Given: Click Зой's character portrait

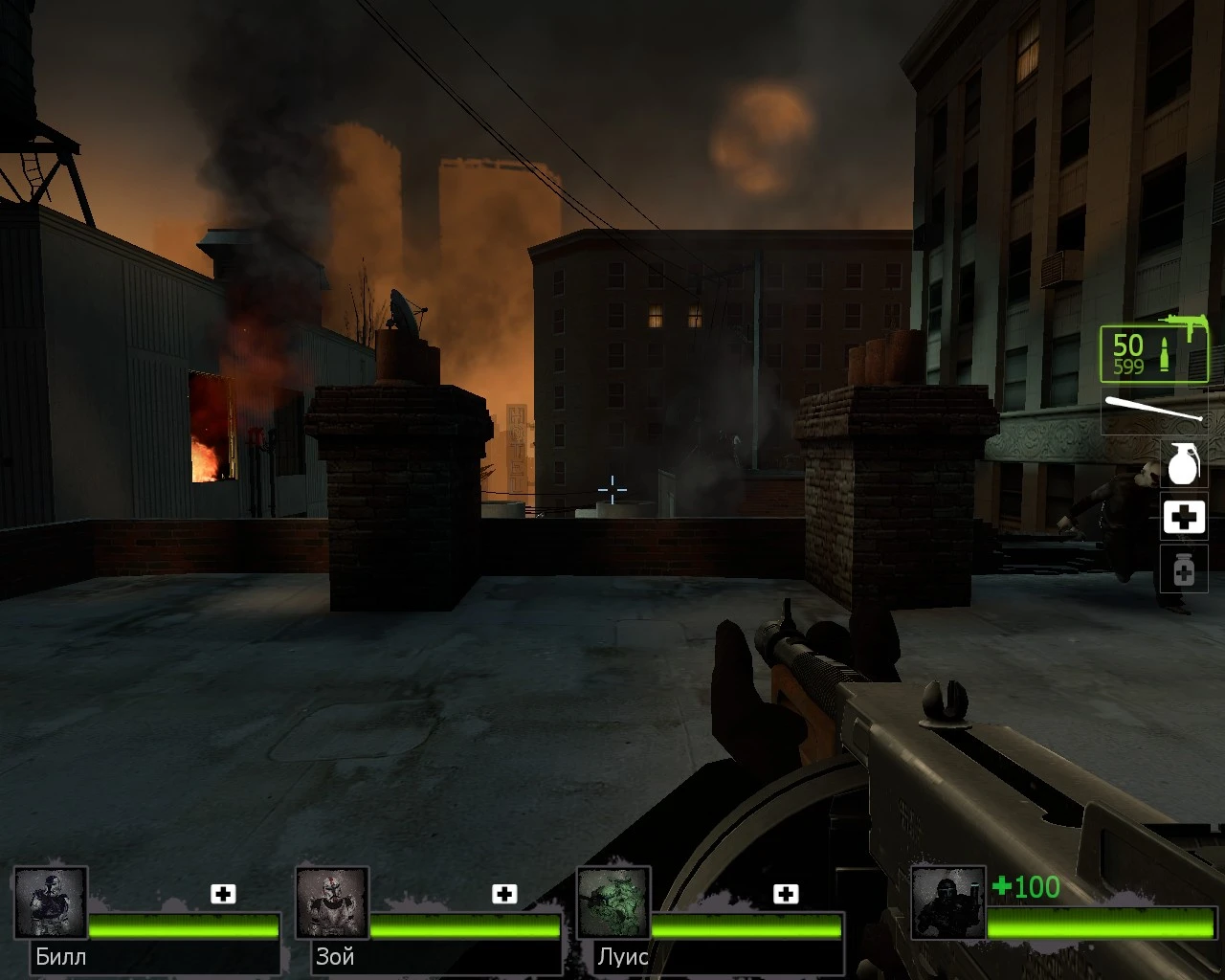Looking at the screenshot, I should pos(332,901).
